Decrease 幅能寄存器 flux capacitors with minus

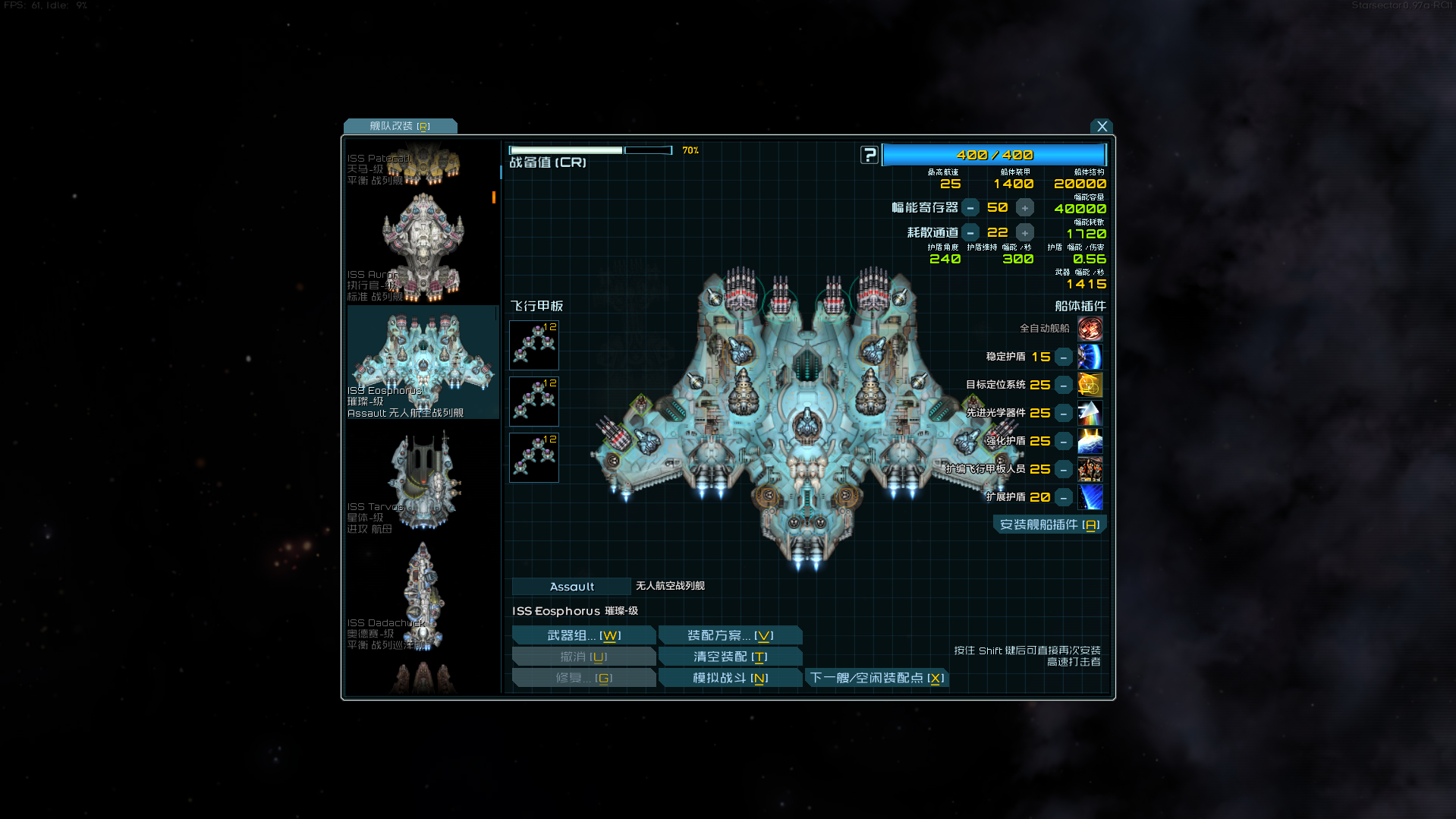pos(970,208)
